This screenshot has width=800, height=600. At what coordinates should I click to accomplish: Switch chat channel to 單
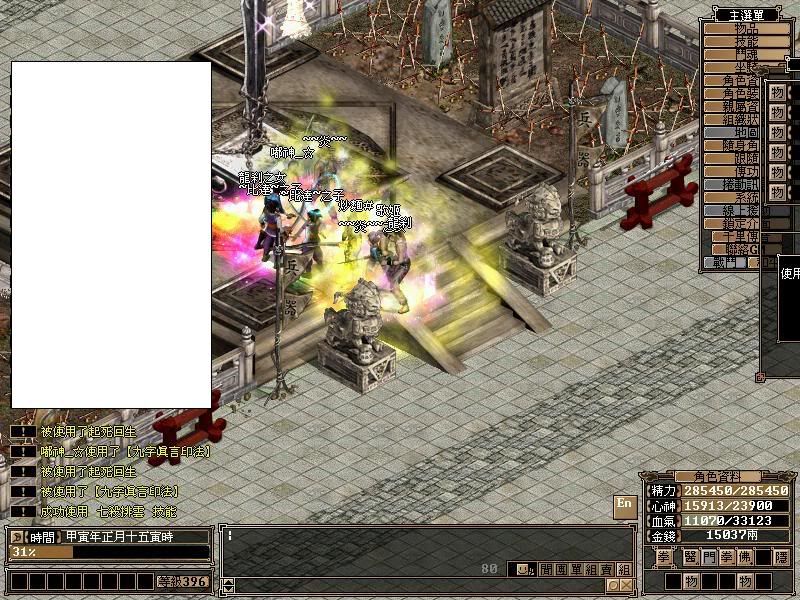[x=576, y=569]
